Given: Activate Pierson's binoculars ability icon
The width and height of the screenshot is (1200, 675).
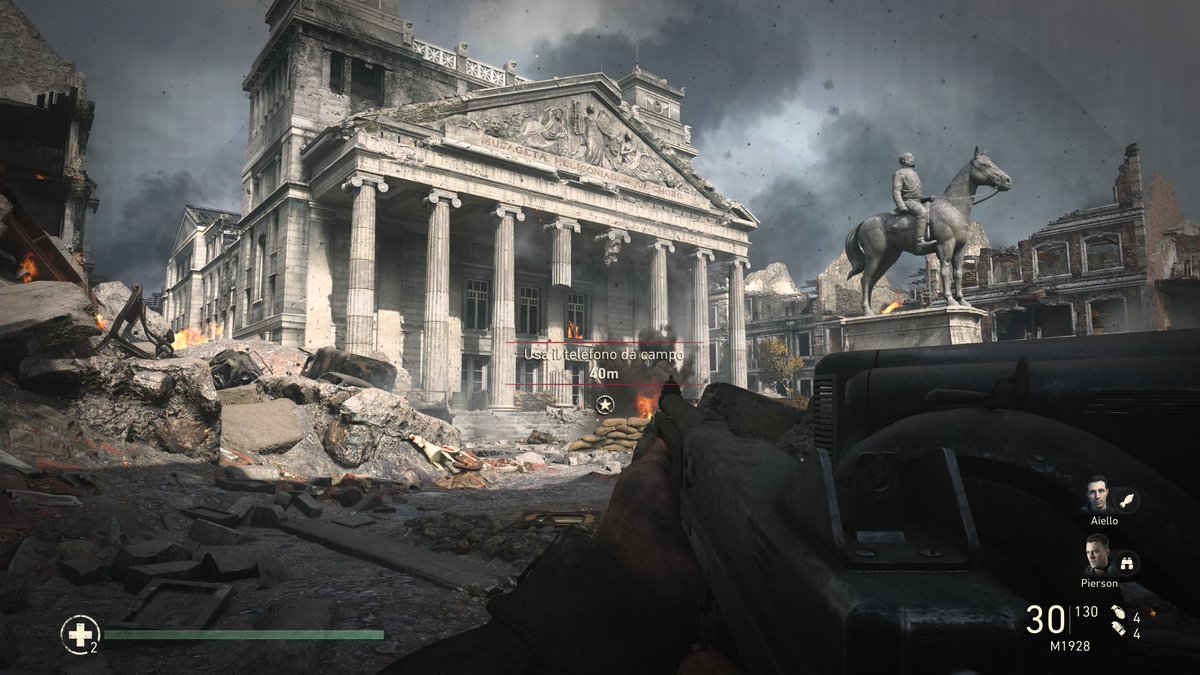Looking at the screenshot, I should coord(1126,563).
